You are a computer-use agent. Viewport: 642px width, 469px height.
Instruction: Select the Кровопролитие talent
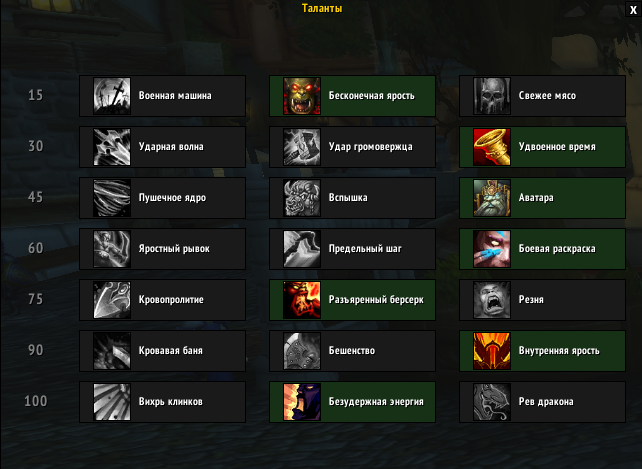[x=163, y=300]
